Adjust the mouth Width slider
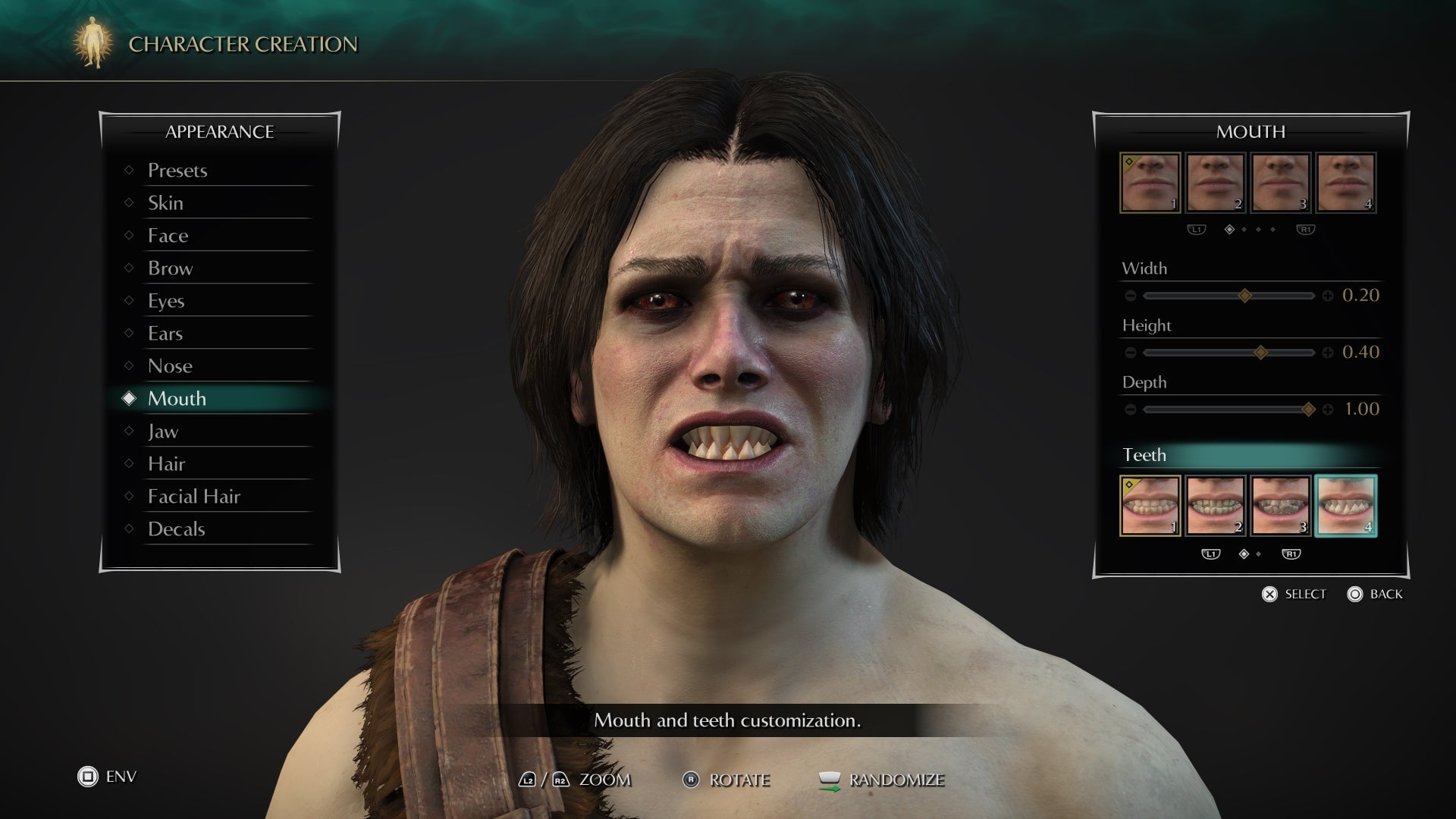Image resolution: width=1456 pixels, height=819 pixels. pos(1244,296)
